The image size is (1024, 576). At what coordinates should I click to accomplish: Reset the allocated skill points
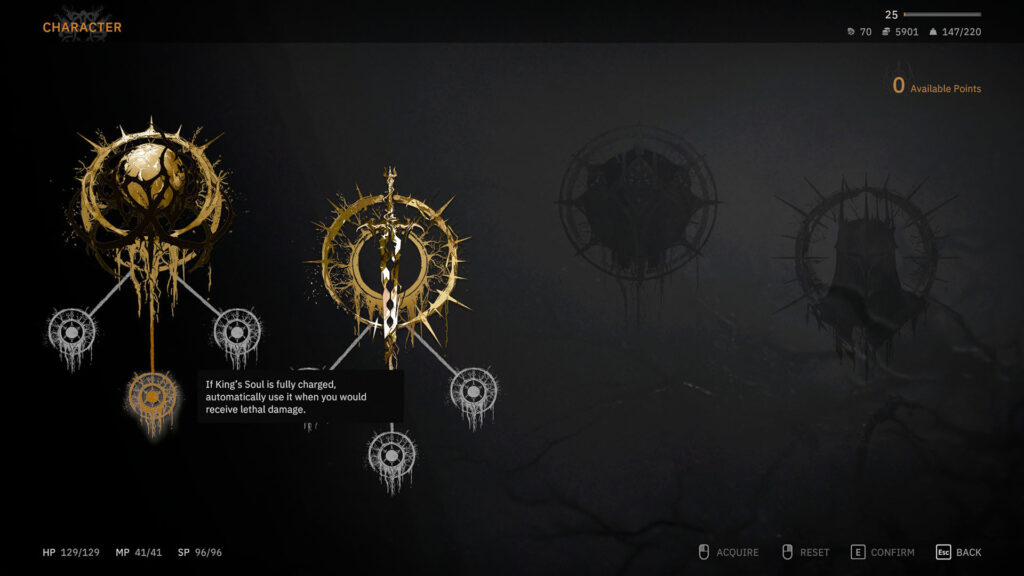(805, 552)
